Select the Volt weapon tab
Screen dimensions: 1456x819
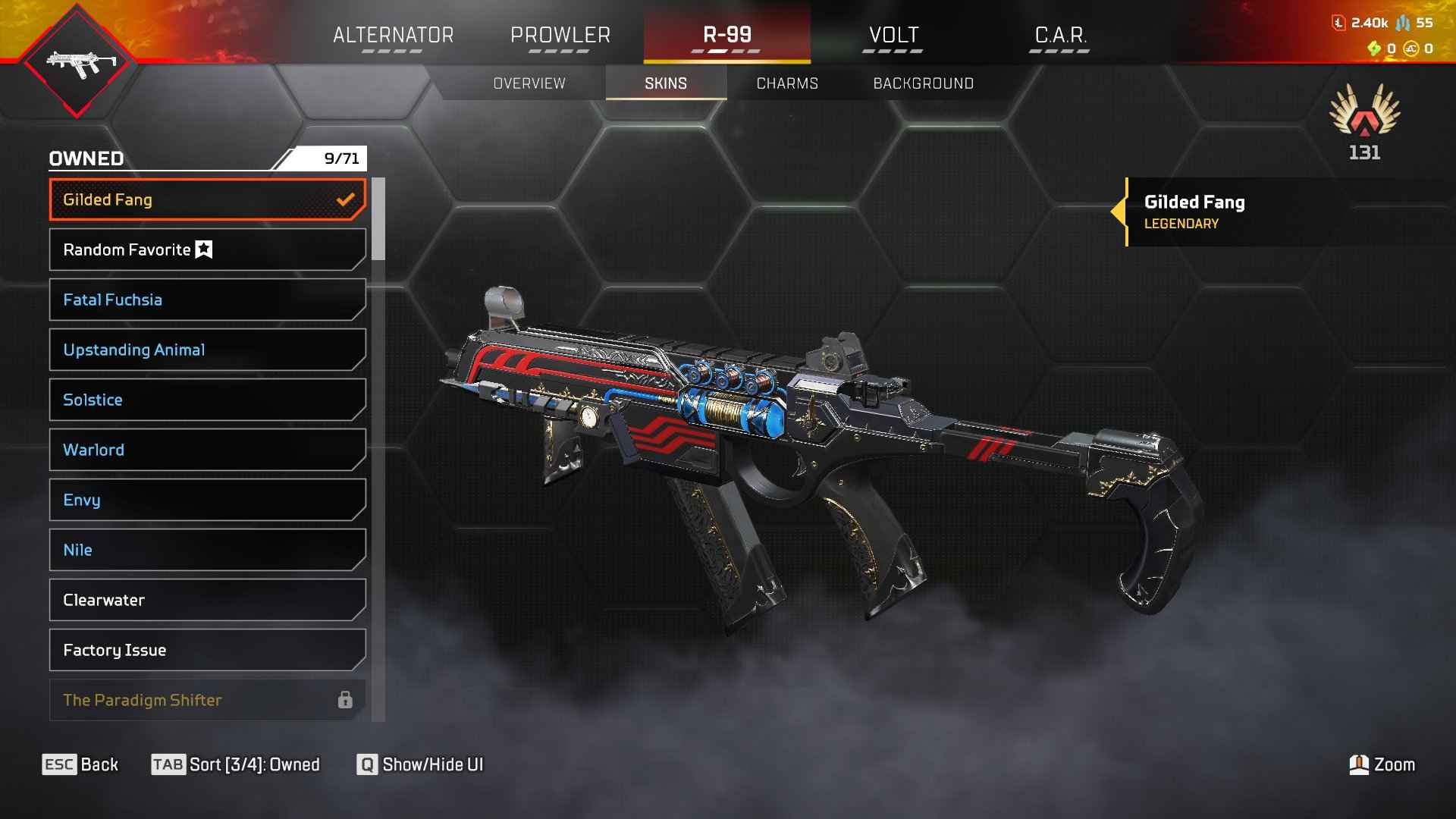click(x=893, y=35)
